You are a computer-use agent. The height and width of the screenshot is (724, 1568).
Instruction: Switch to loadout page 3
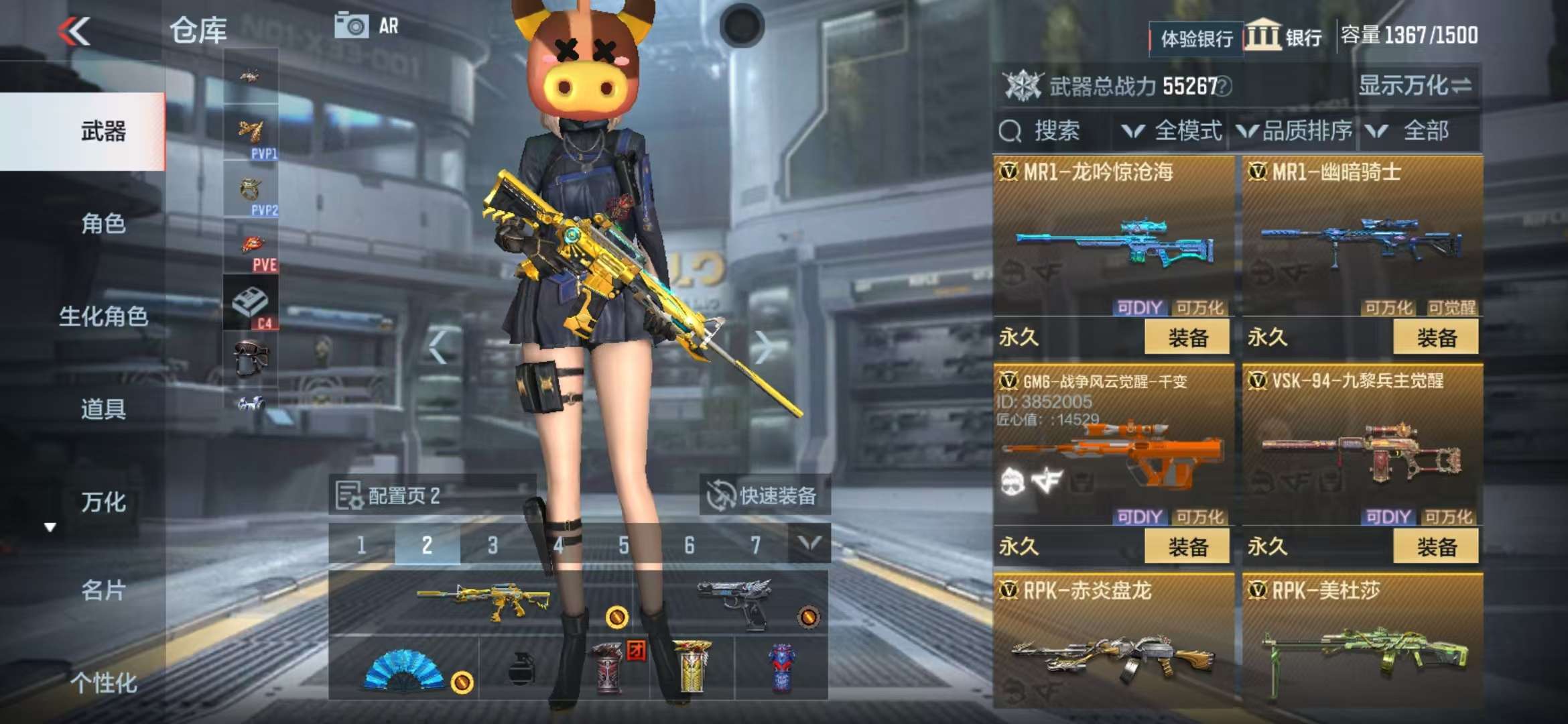pos(493,545)
